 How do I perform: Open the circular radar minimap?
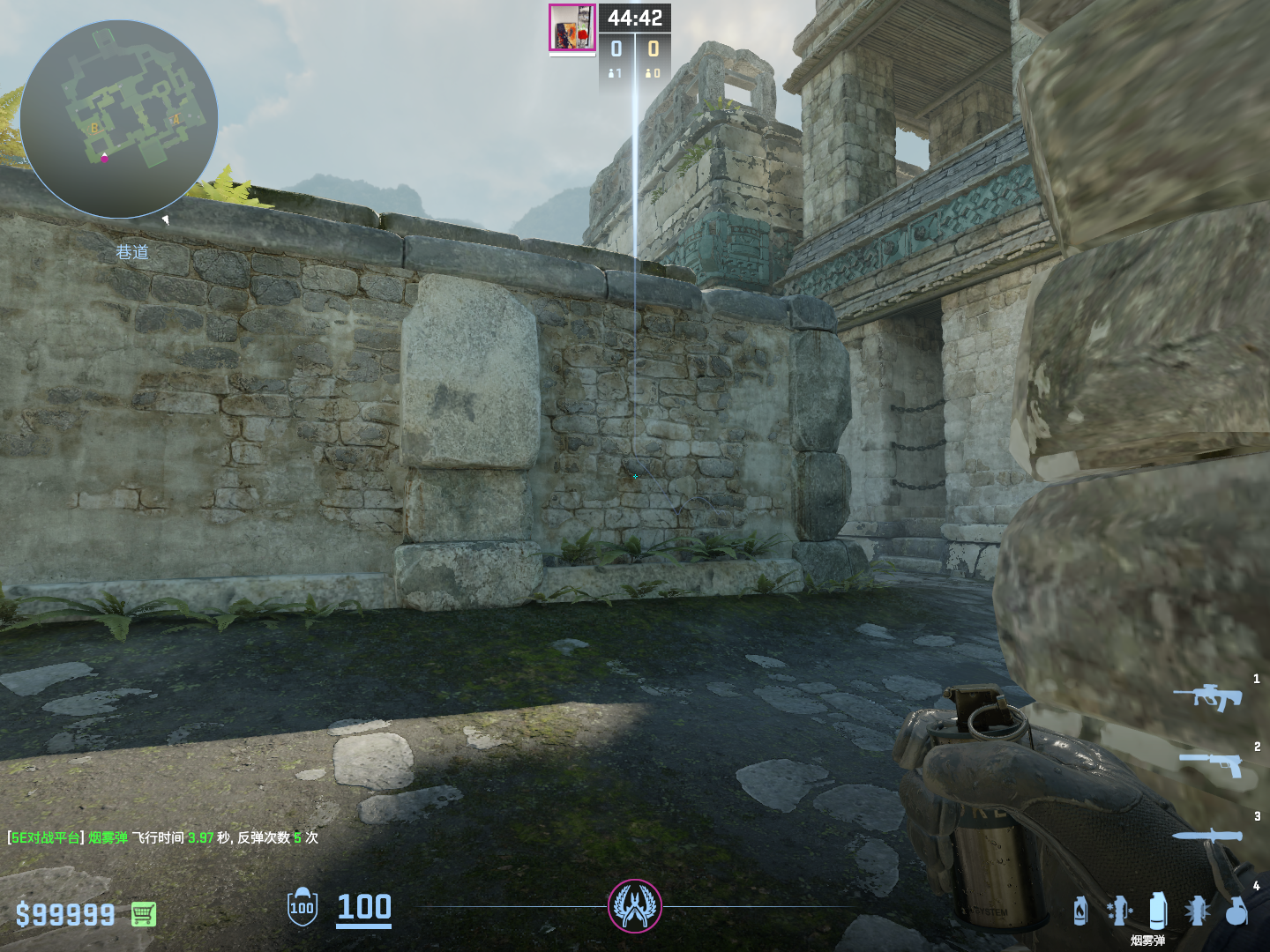119,119
